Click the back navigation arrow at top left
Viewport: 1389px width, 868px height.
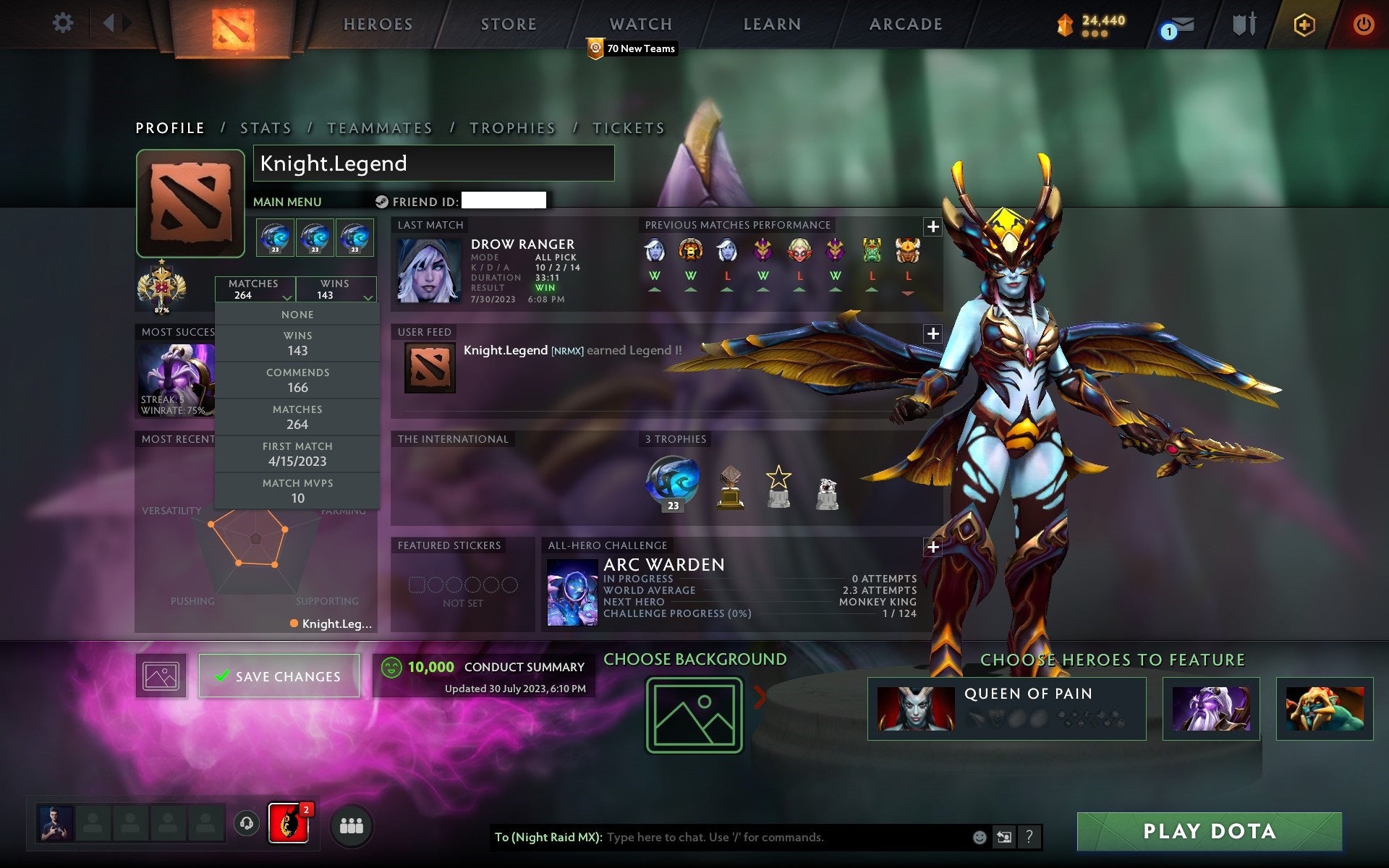click(110, 23)
